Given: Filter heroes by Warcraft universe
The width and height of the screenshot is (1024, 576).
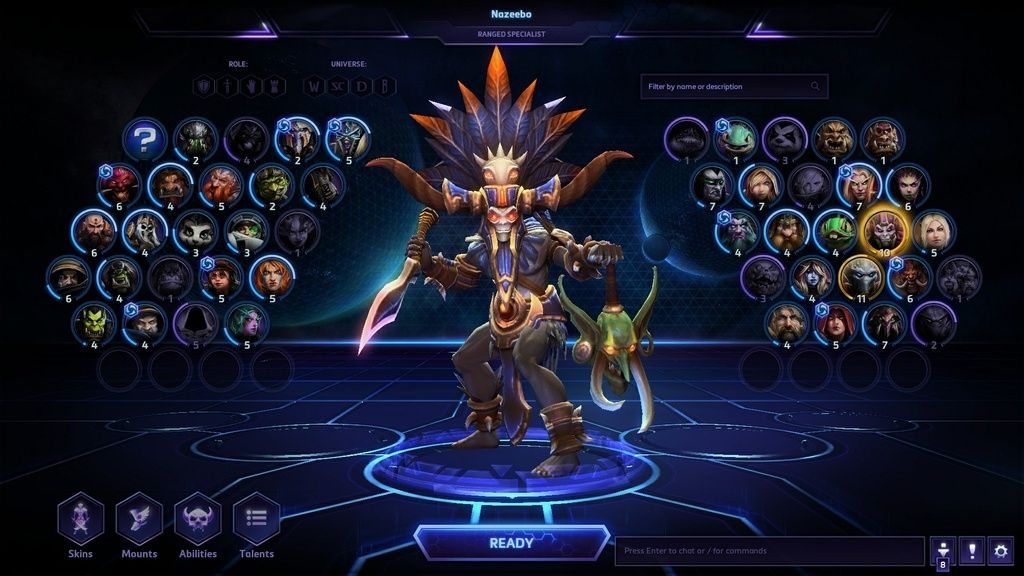Looking at the screenshot, I should 315,86.
